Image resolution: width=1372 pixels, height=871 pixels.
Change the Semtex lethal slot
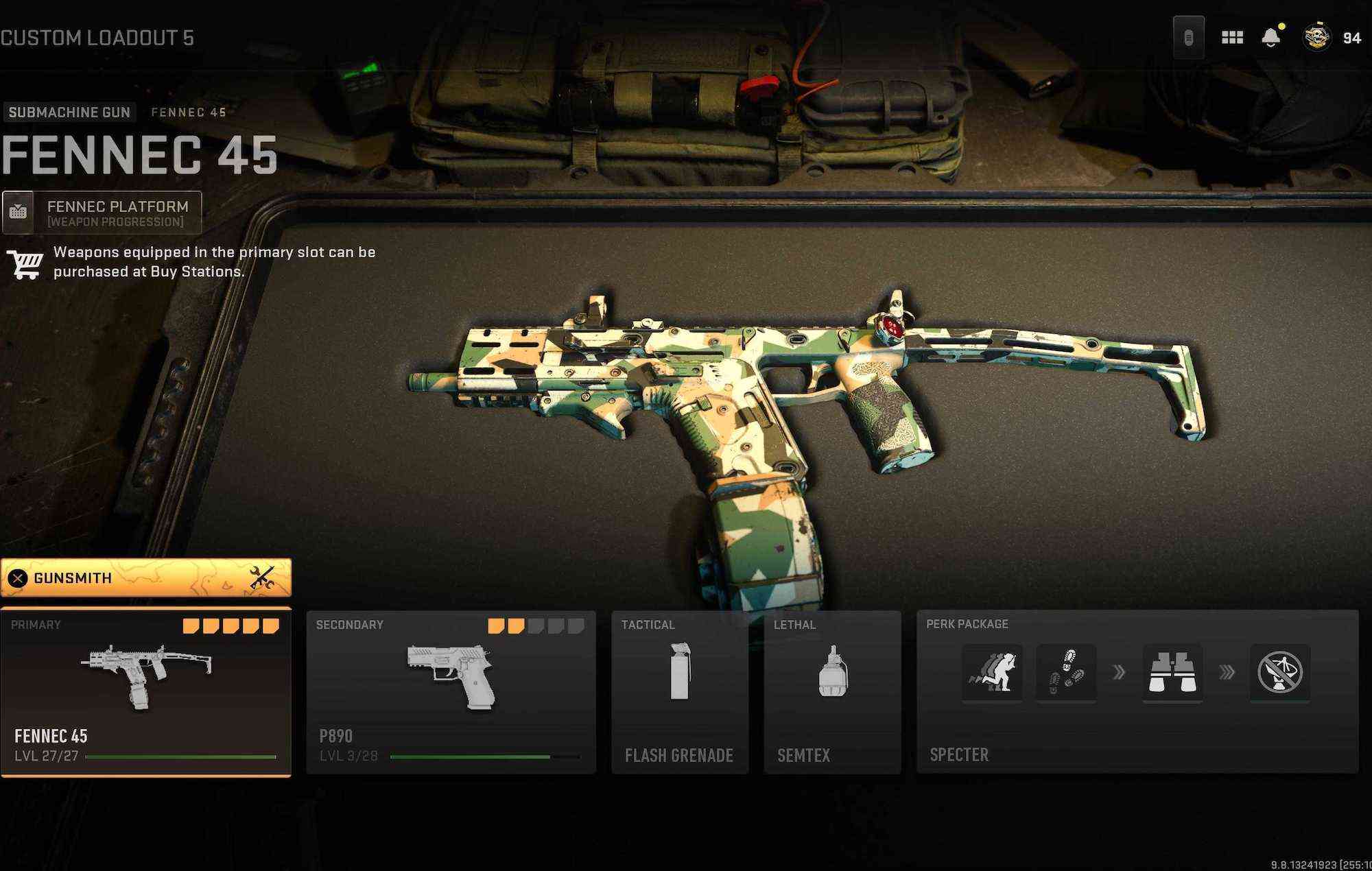tap(832, 691)
